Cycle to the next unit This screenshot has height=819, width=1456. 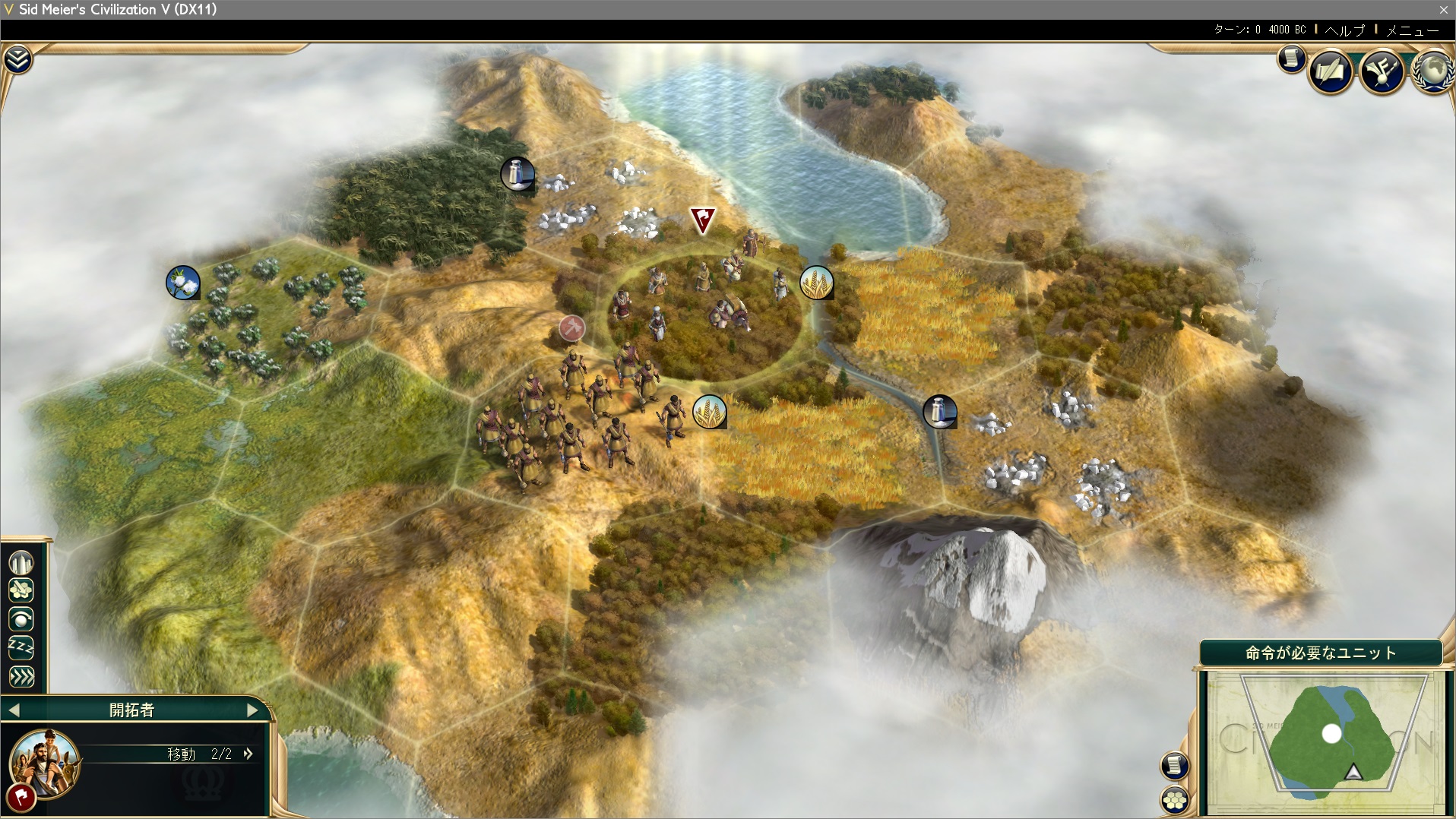(x=253, y=710)
